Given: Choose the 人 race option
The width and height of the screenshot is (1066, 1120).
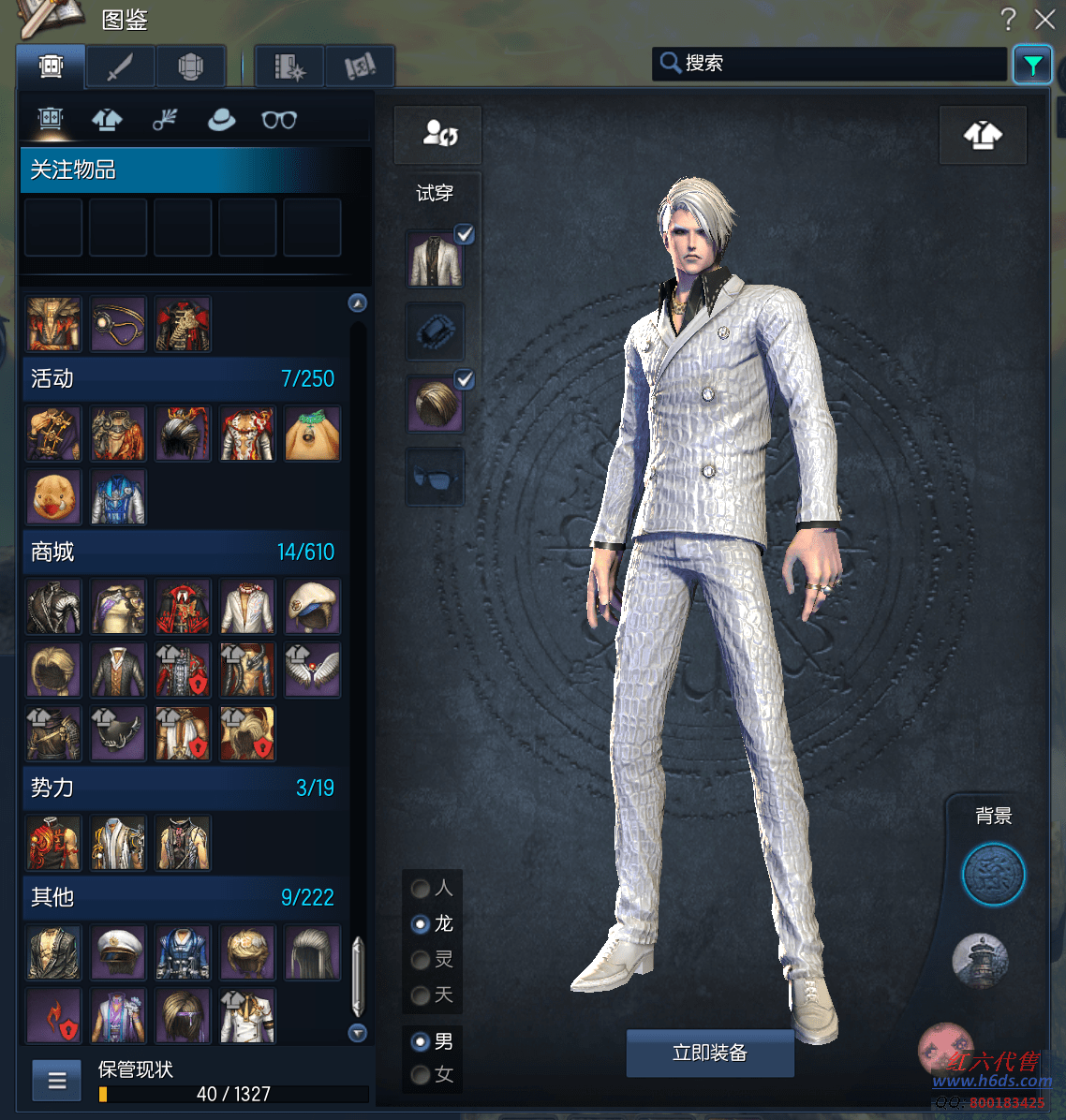Looking at the screenshot, I should click(x=421, y=889).
